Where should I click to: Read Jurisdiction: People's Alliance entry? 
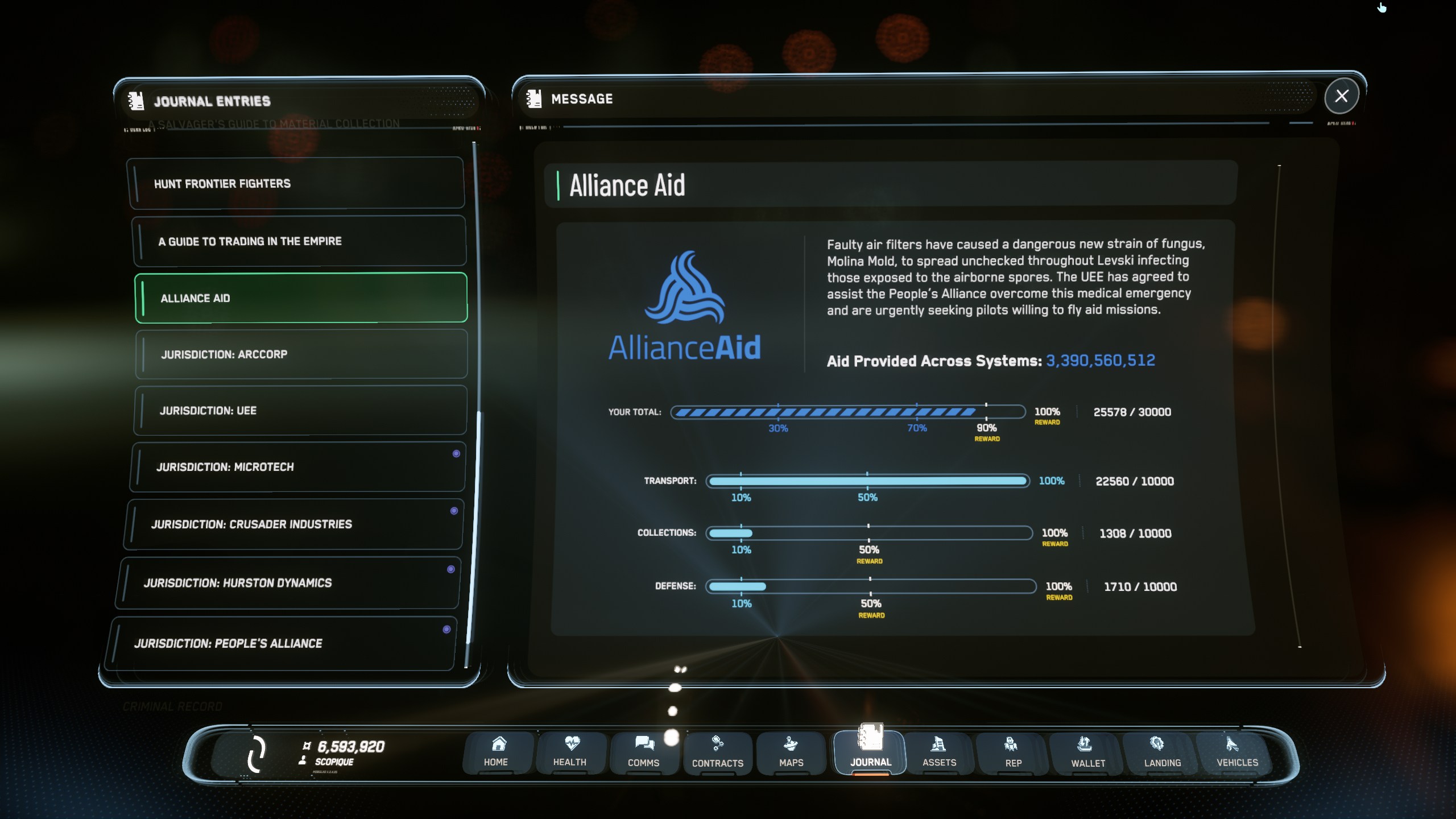click(x=282, y=643)
